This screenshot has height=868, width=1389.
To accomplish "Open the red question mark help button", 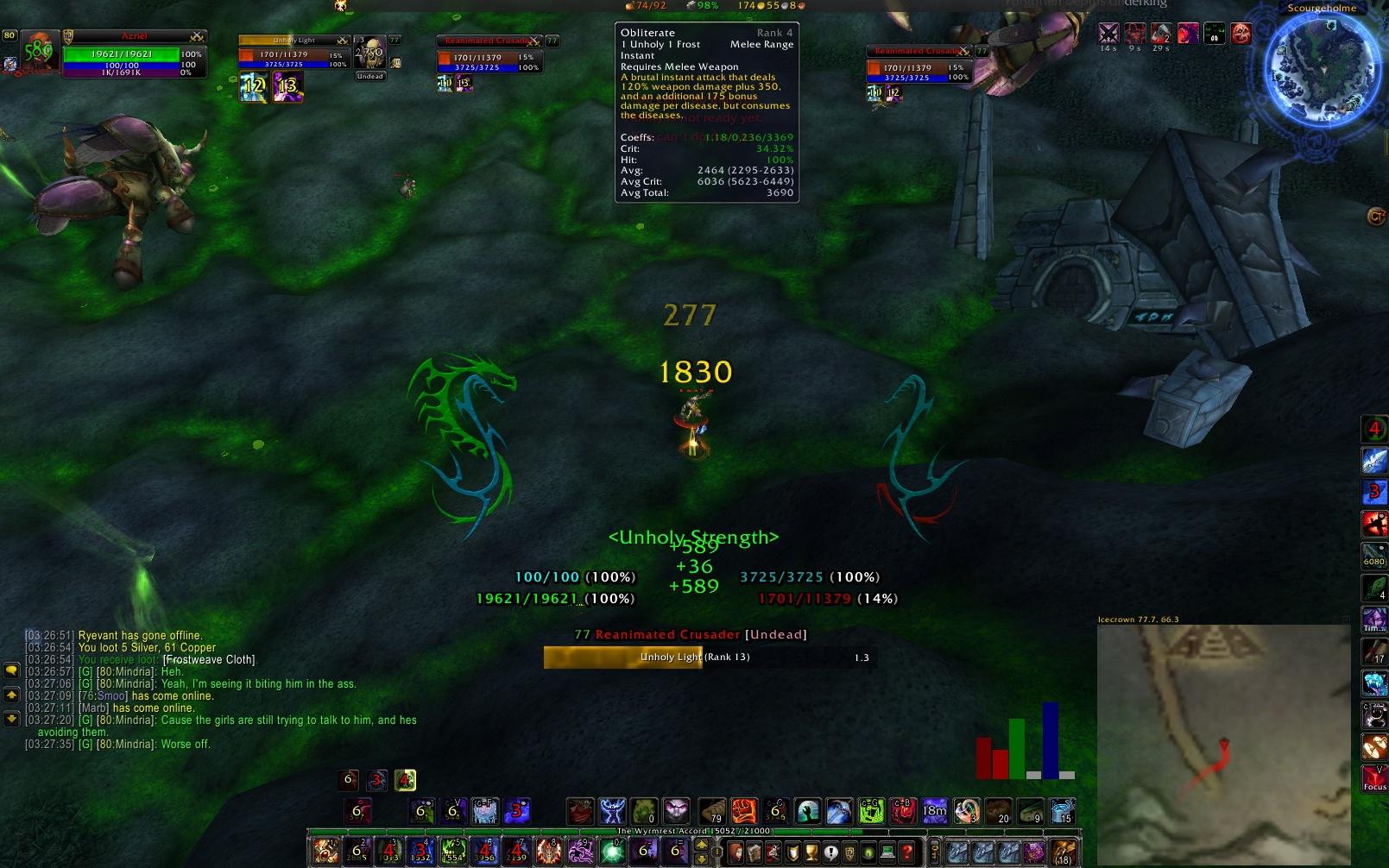I will click(x=906, y=852).
